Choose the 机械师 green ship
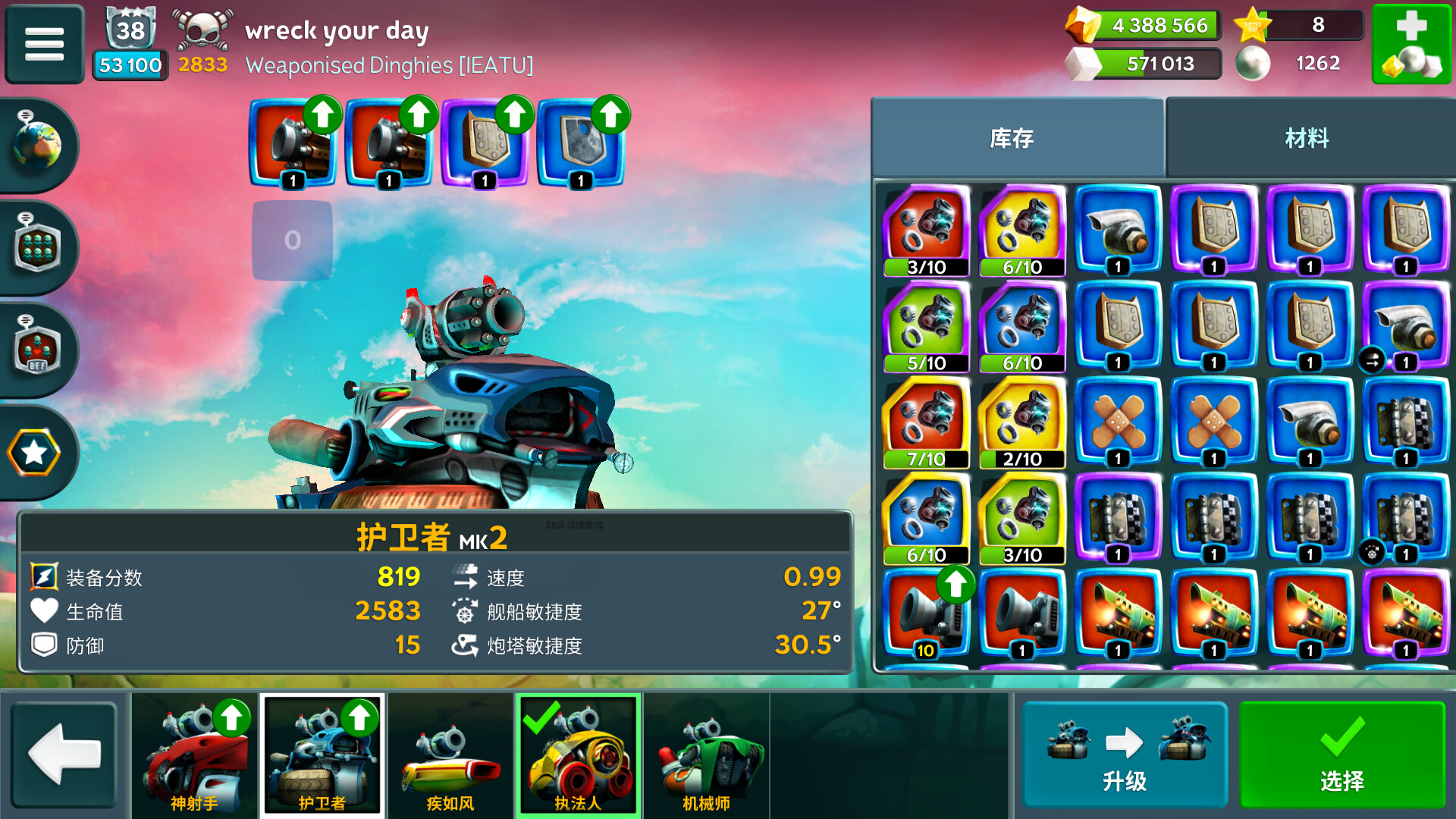Image resolution: width=1456 pixels, height=819 pixels. tap(706, 755)
